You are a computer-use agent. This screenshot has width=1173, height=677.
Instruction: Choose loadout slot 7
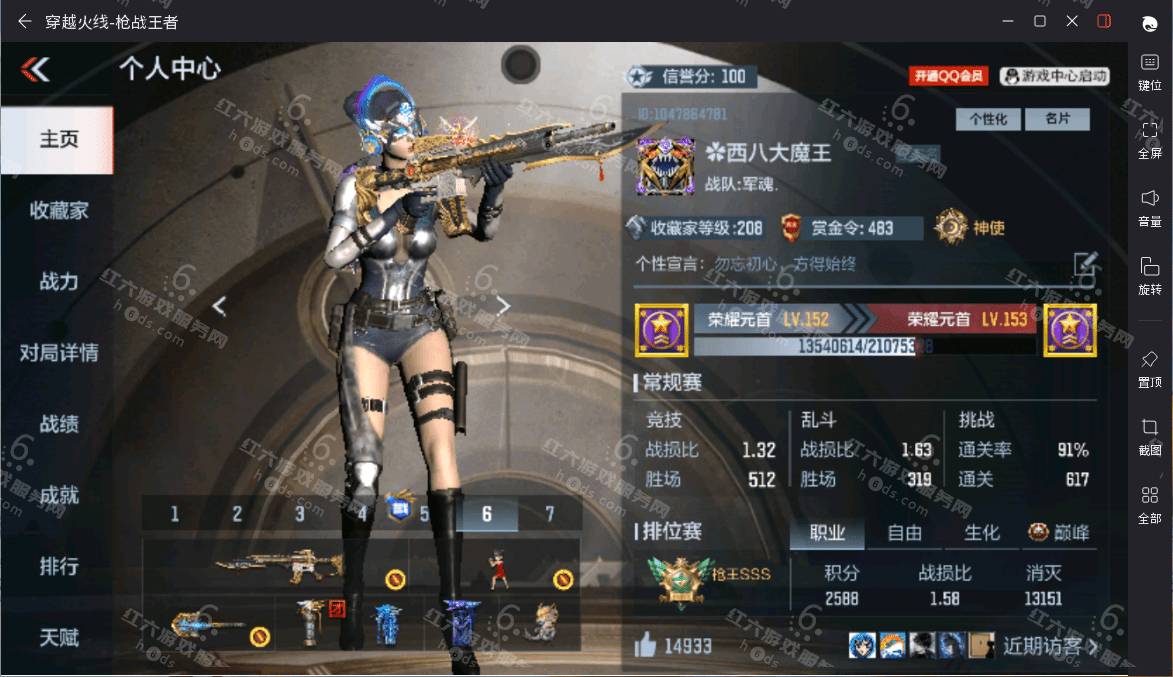(549, 514)
